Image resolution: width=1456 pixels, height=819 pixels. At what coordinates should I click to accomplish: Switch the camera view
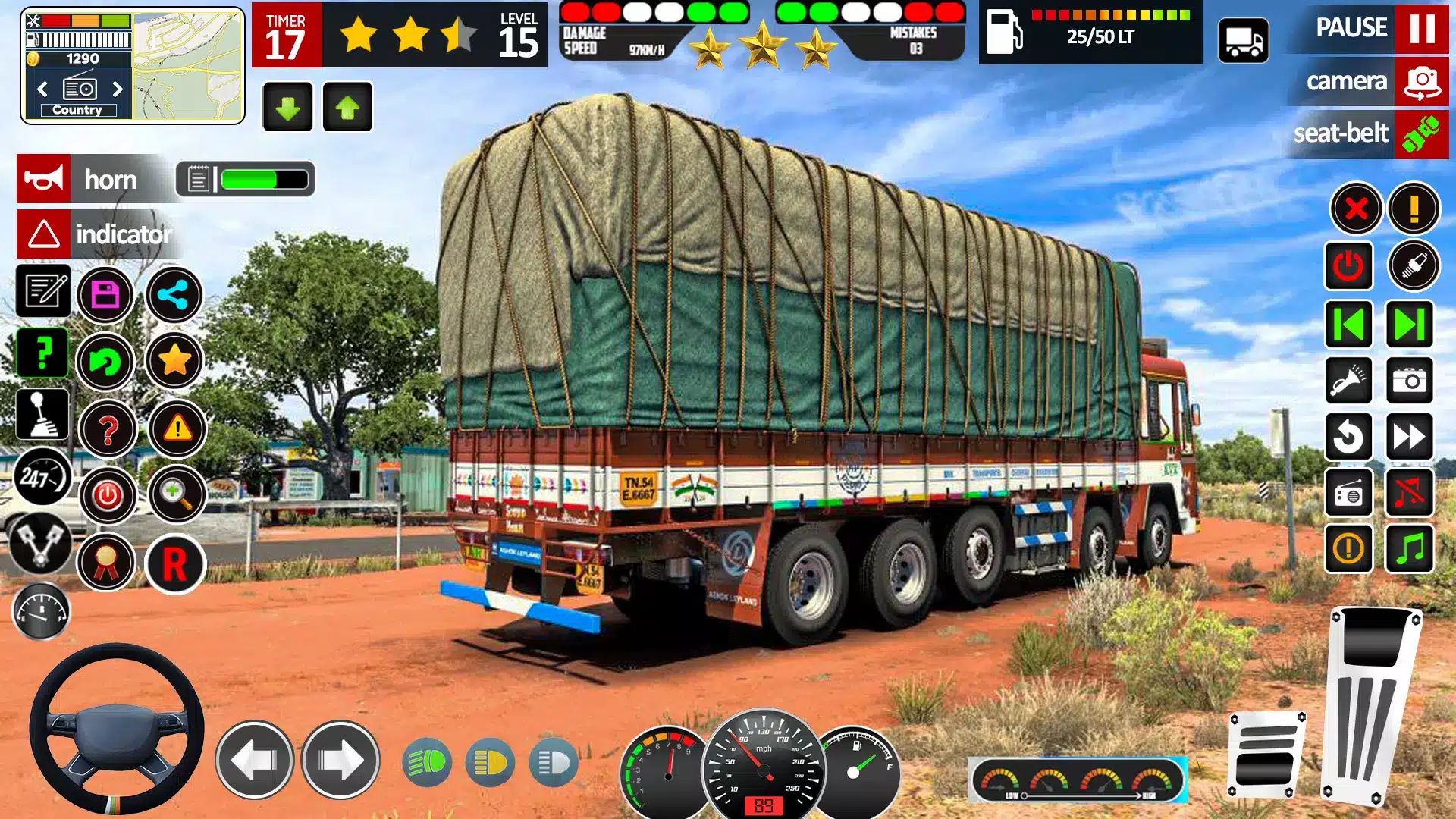pos(1420,81)
